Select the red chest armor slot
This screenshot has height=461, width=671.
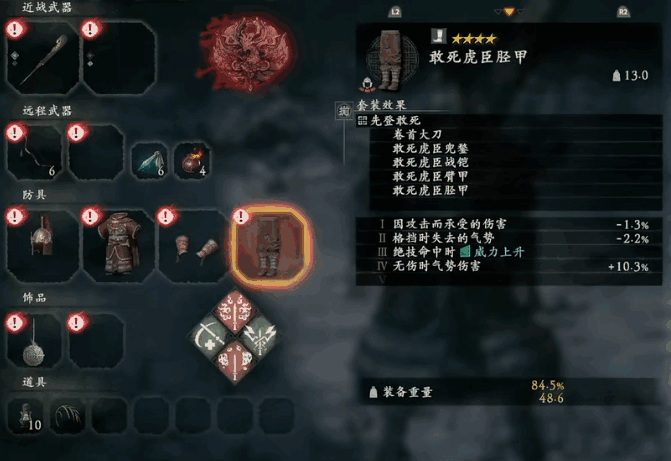(x=119, y=245)
